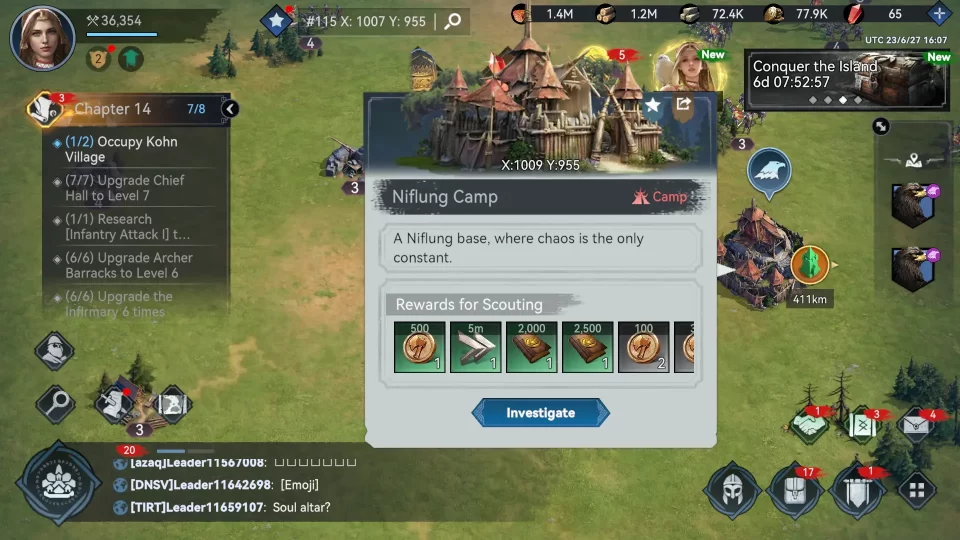This screenshot has width=960, height=540.
Task: Open the Conquer the Island event
Action: tap(848, 80)
